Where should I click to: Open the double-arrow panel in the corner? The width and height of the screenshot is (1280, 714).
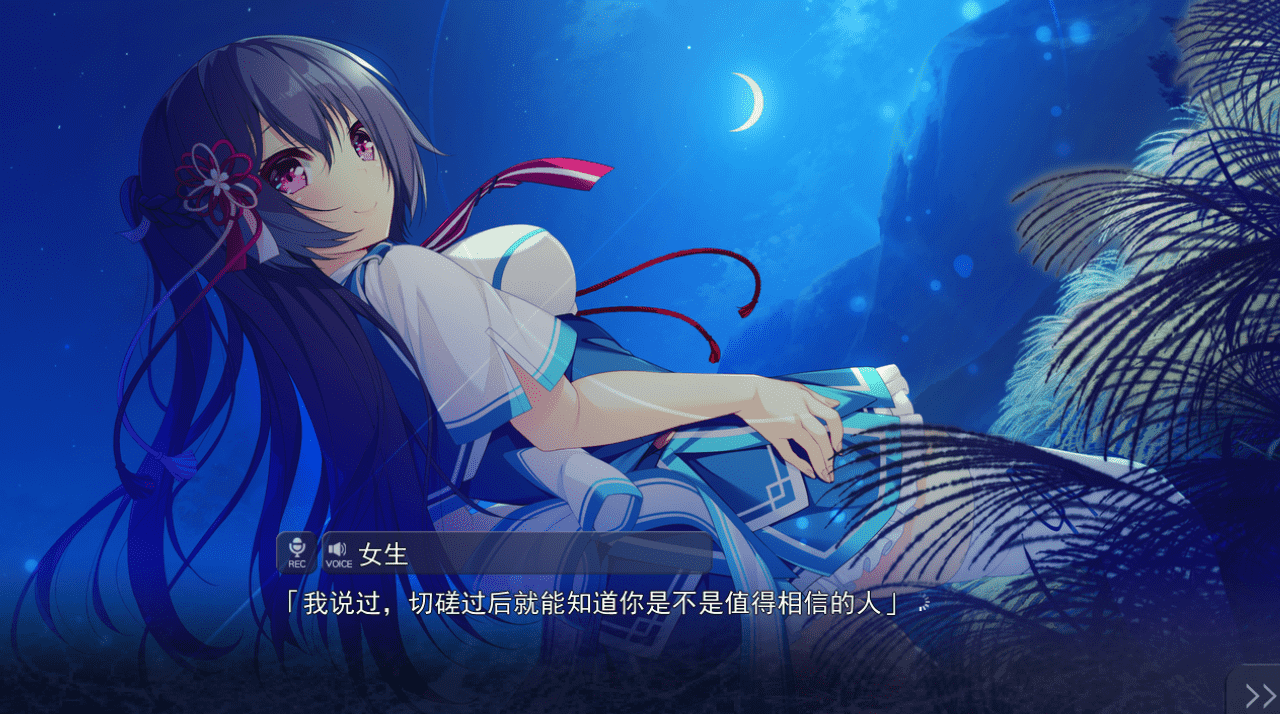coord(1258,694)
